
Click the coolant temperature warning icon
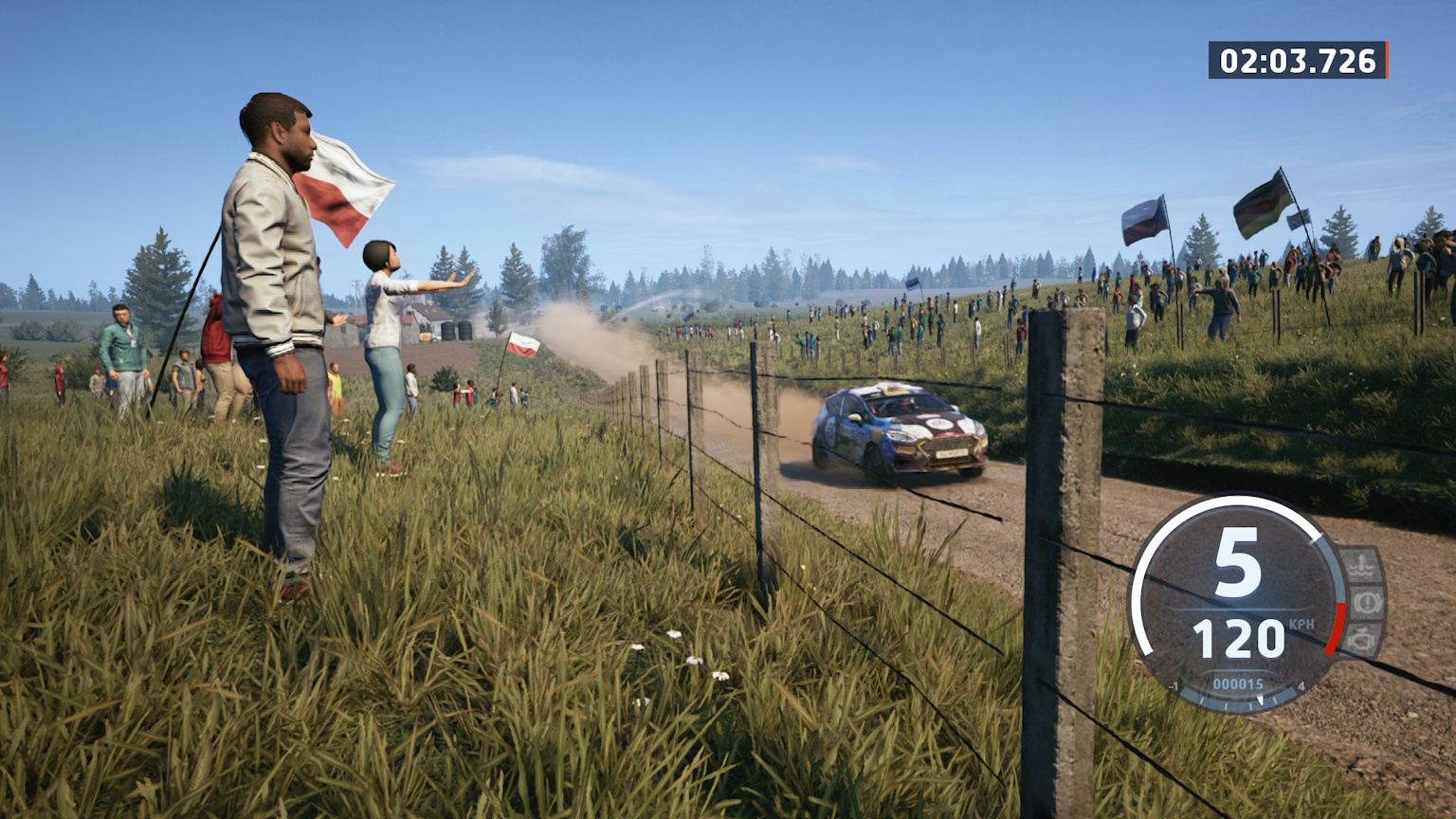coord(1360,566)
